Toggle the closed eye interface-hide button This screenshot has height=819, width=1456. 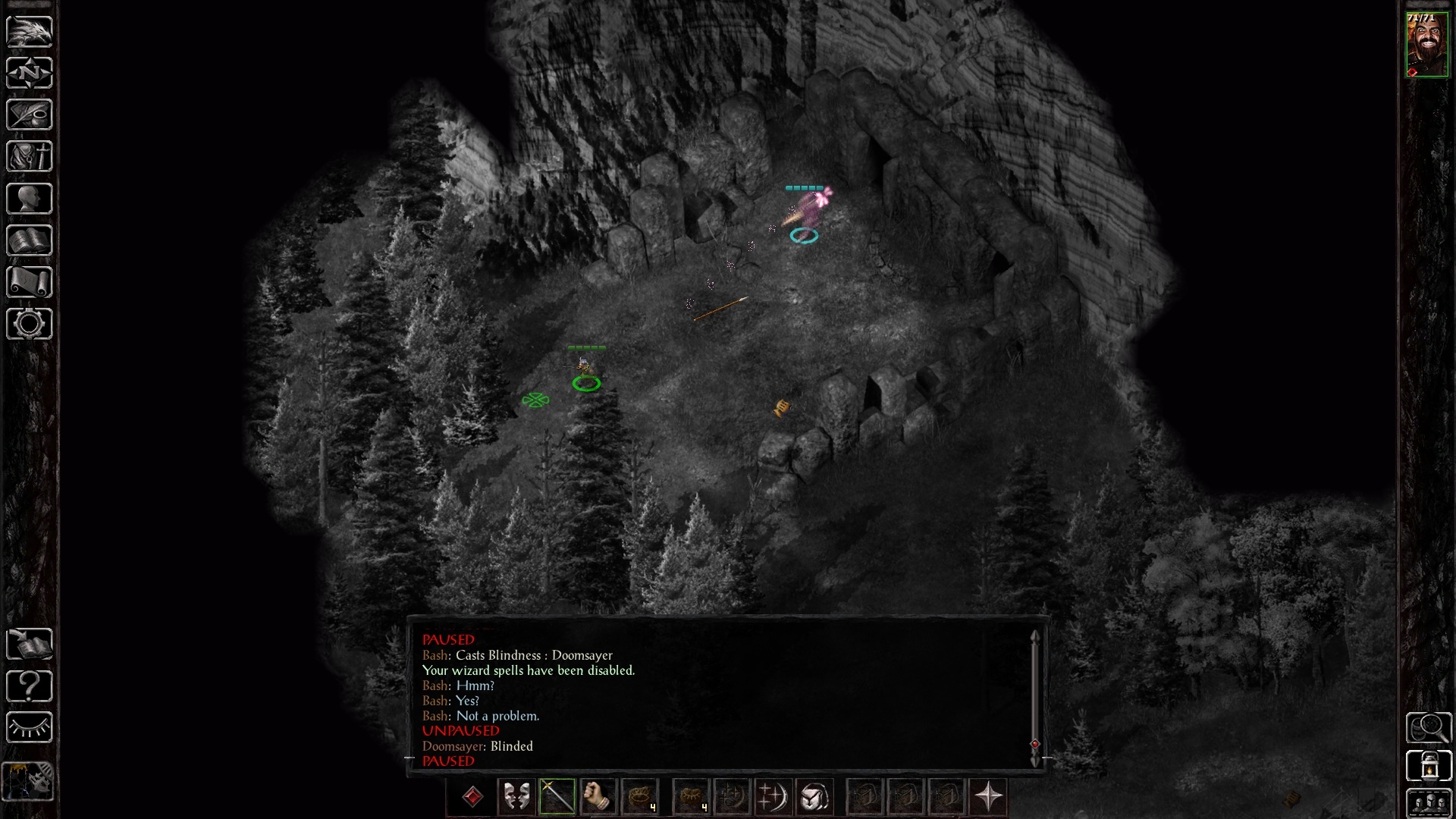[x=30, y=728]
